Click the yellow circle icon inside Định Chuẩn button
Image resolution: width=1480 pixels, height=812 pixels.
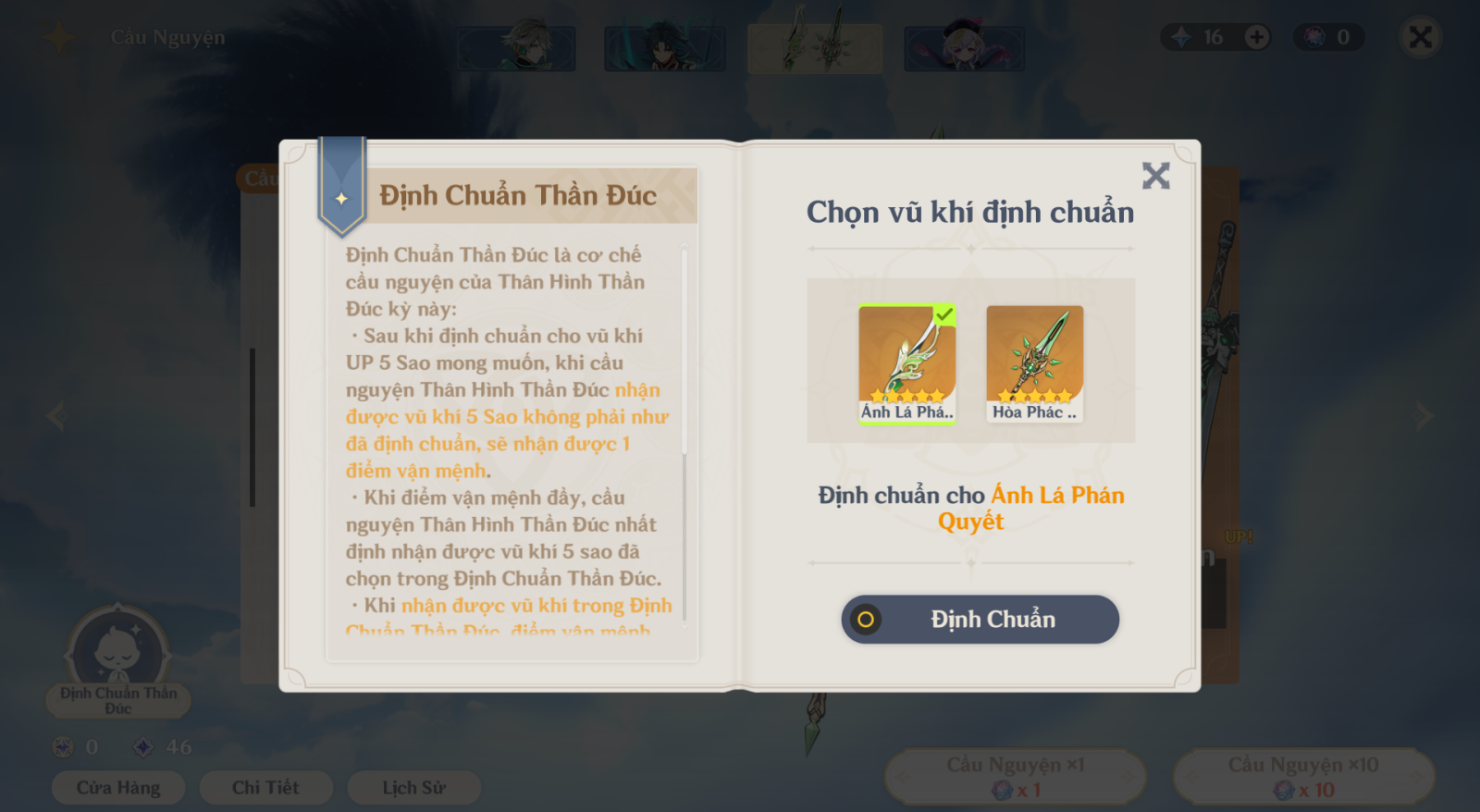tap(866, 620)
